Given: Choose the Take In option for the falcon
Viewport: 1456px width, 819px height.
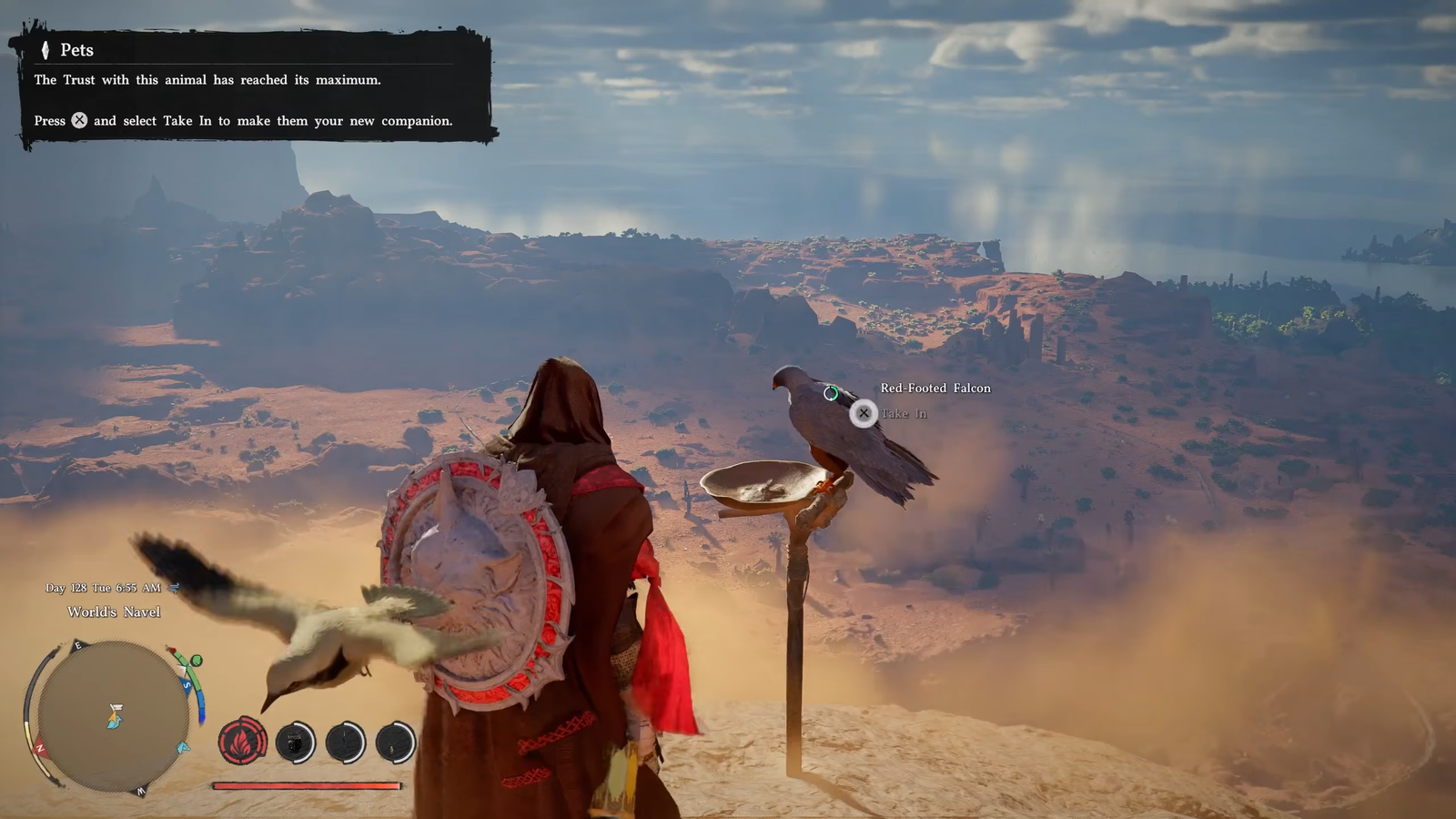Looking at the screenshot, I should pyautogui.click(x=864, y=414).
